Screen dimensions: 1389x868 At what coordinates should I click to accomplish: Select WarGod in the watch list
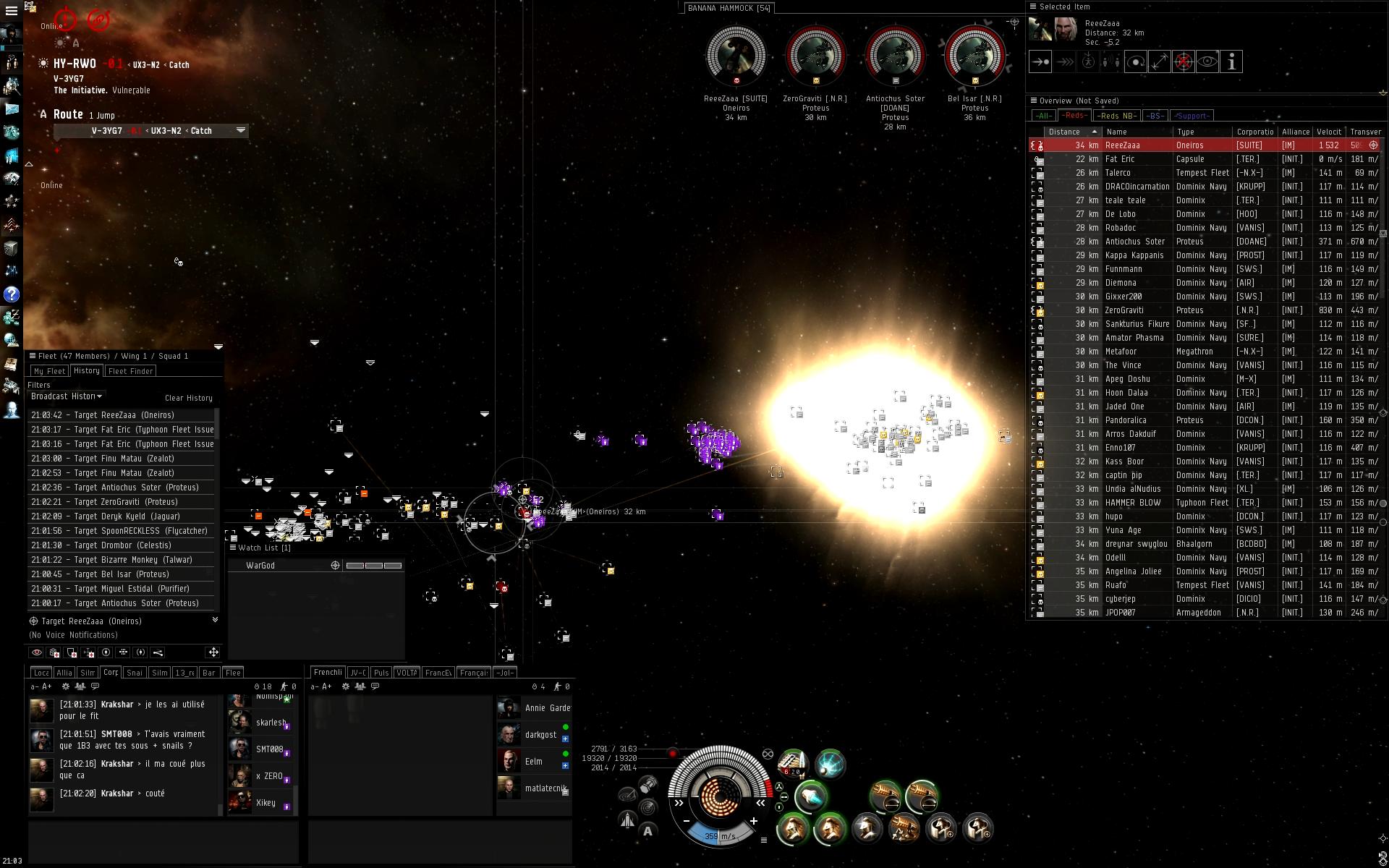(260, 566)
